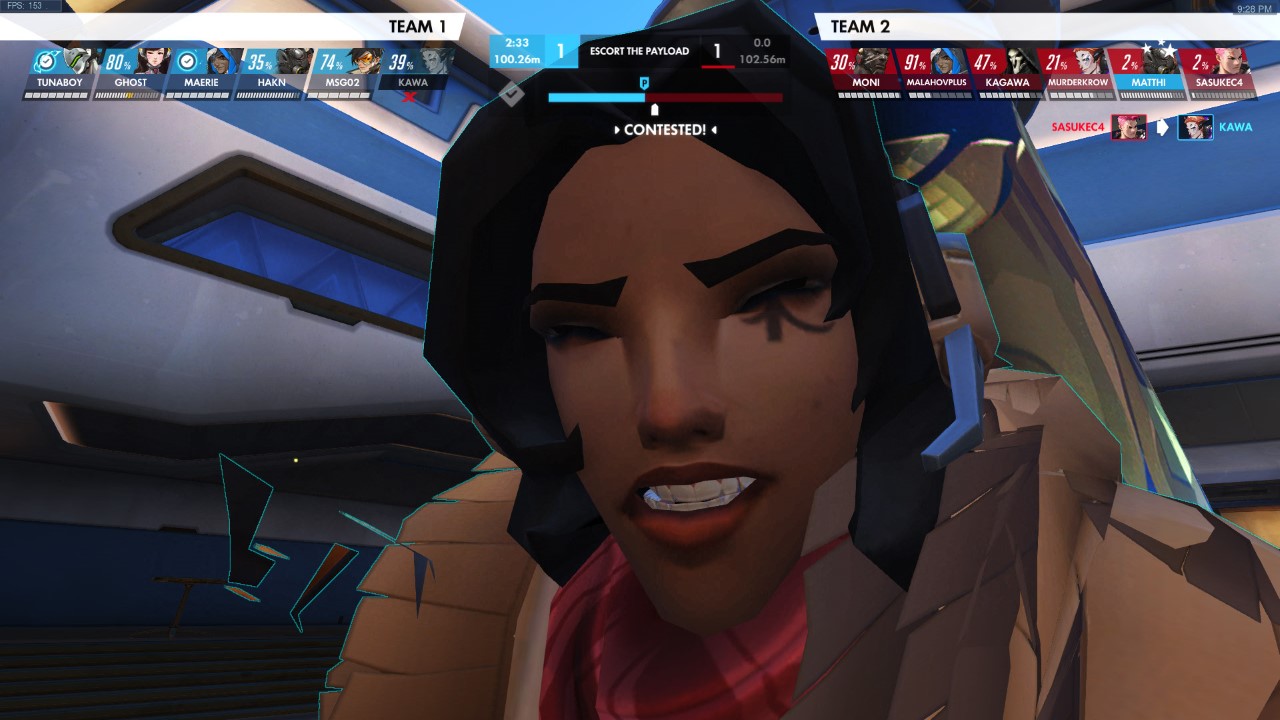This screenshot has width=1280, height=720.
Task: Select GHOST's D.Va player card
Action: point(130,72)
